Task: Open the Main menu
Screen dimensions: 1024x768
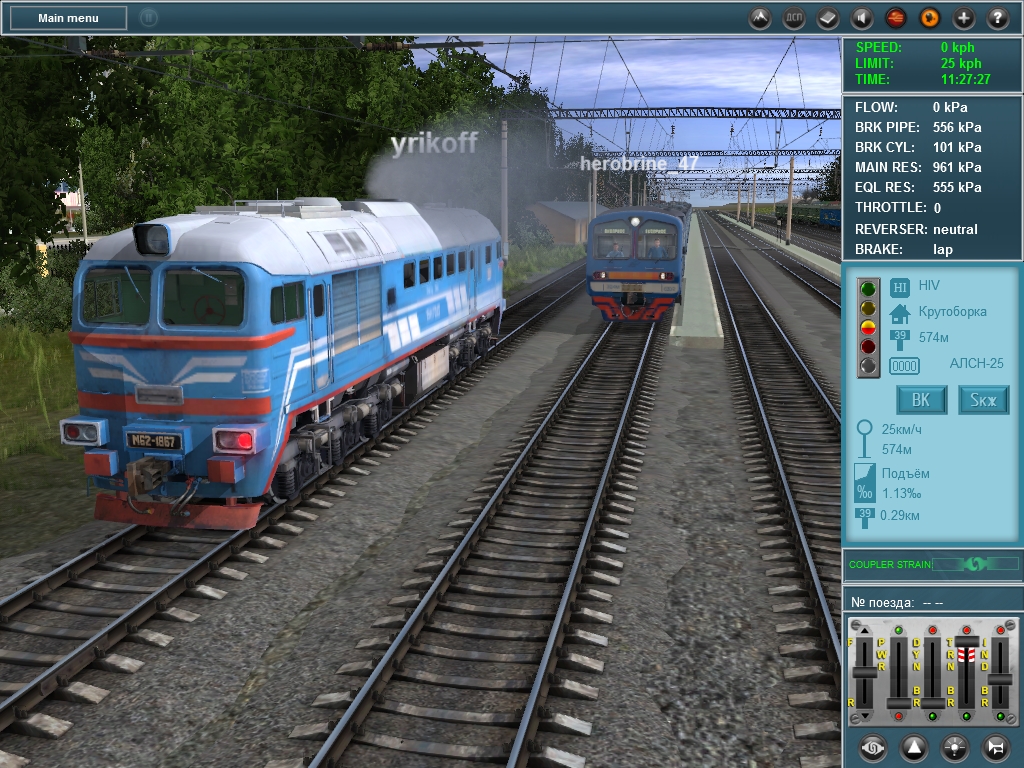Action: [x=68, y=18]
